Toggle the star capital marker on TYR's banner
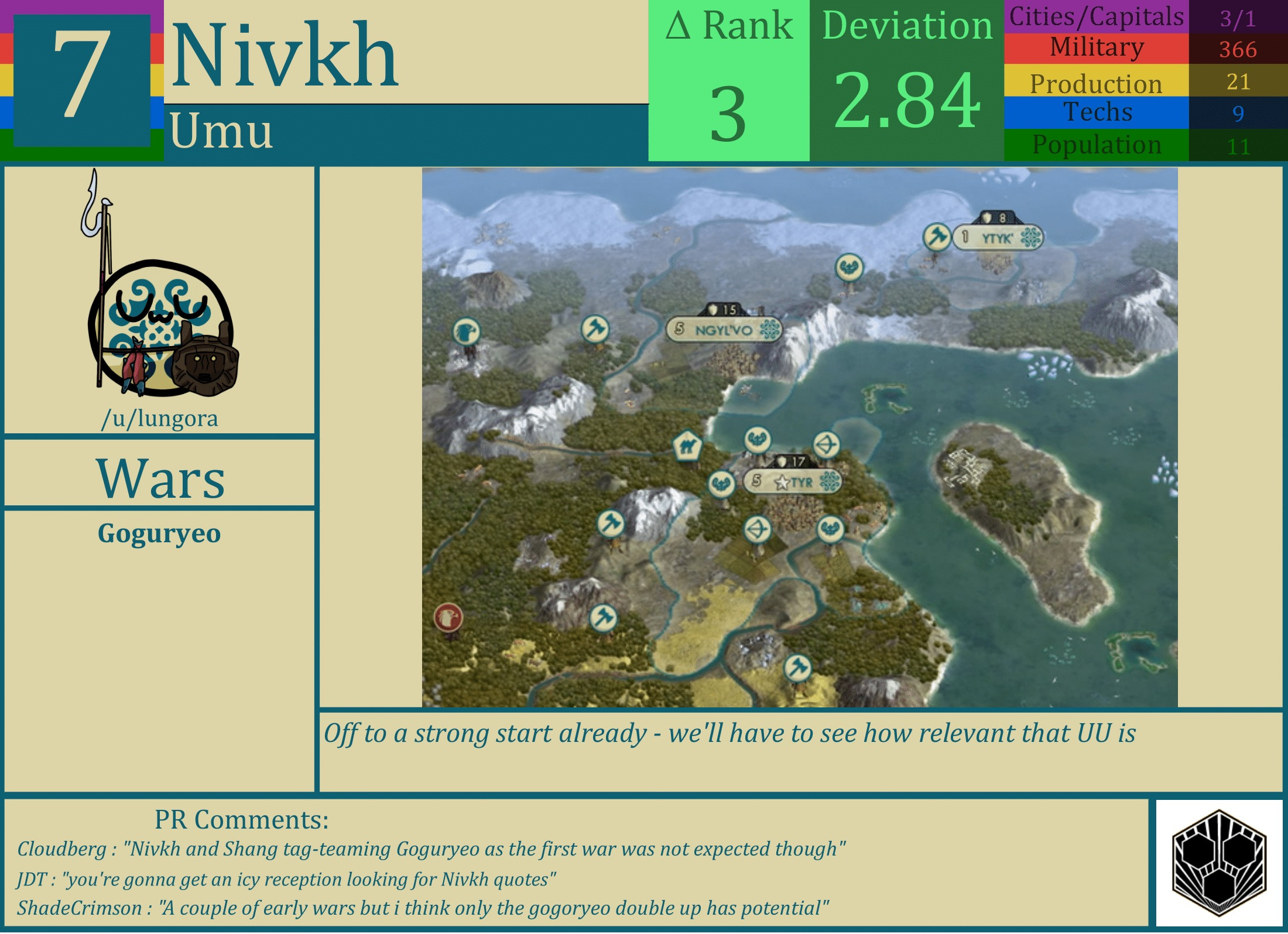 [783, 481]
